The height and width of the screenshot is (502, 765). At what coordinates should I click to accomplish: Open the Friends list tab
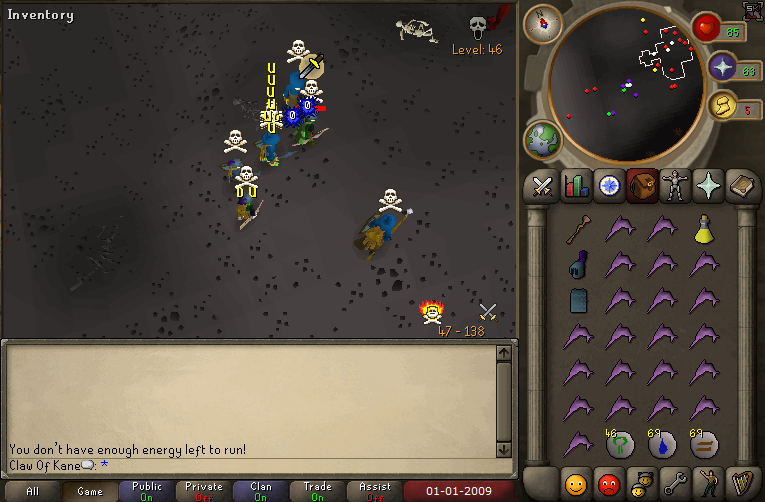tap(576, 483)
